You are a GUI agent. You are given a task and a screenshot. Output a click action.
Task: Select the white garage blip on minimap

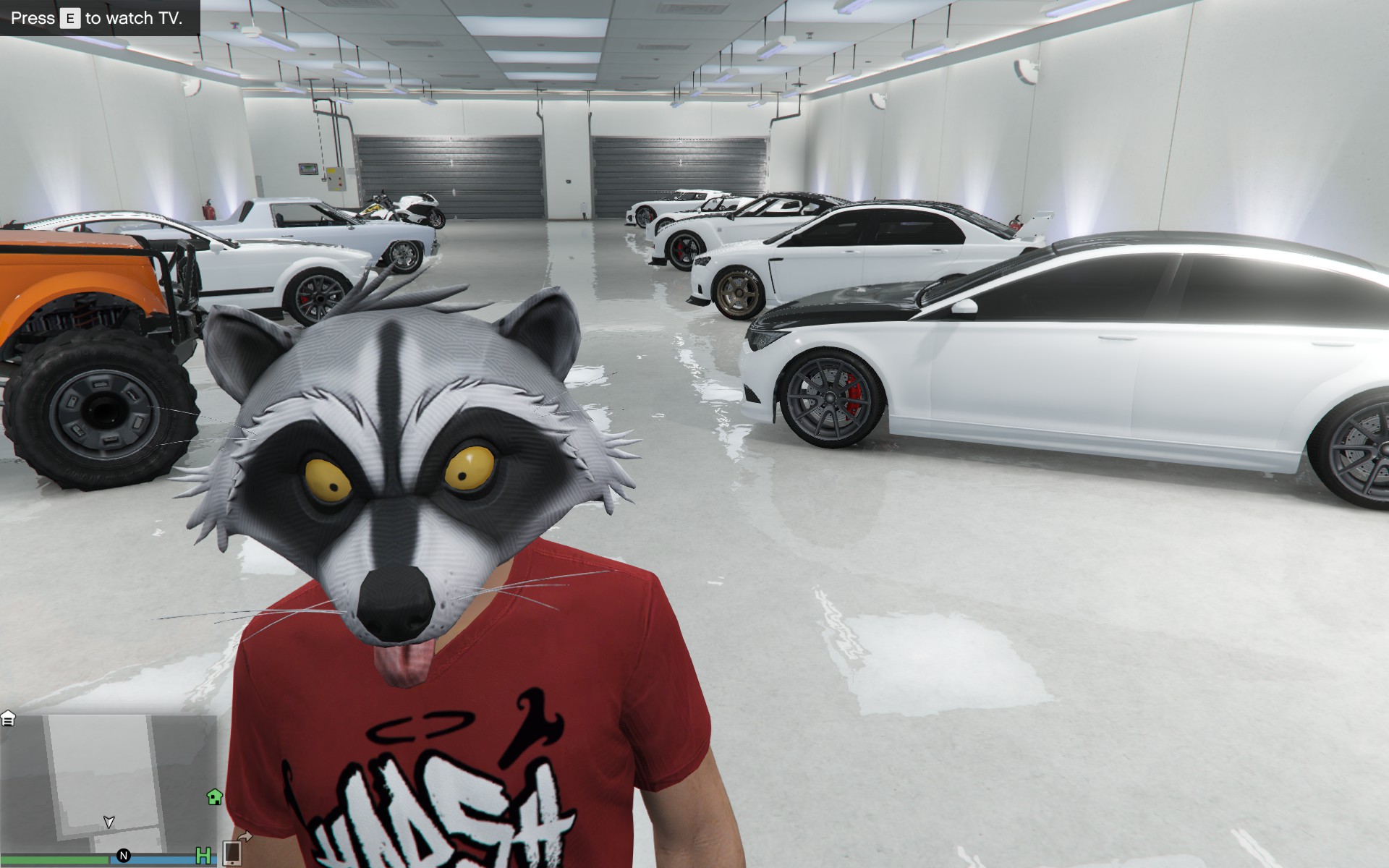[x=8, y=718]
